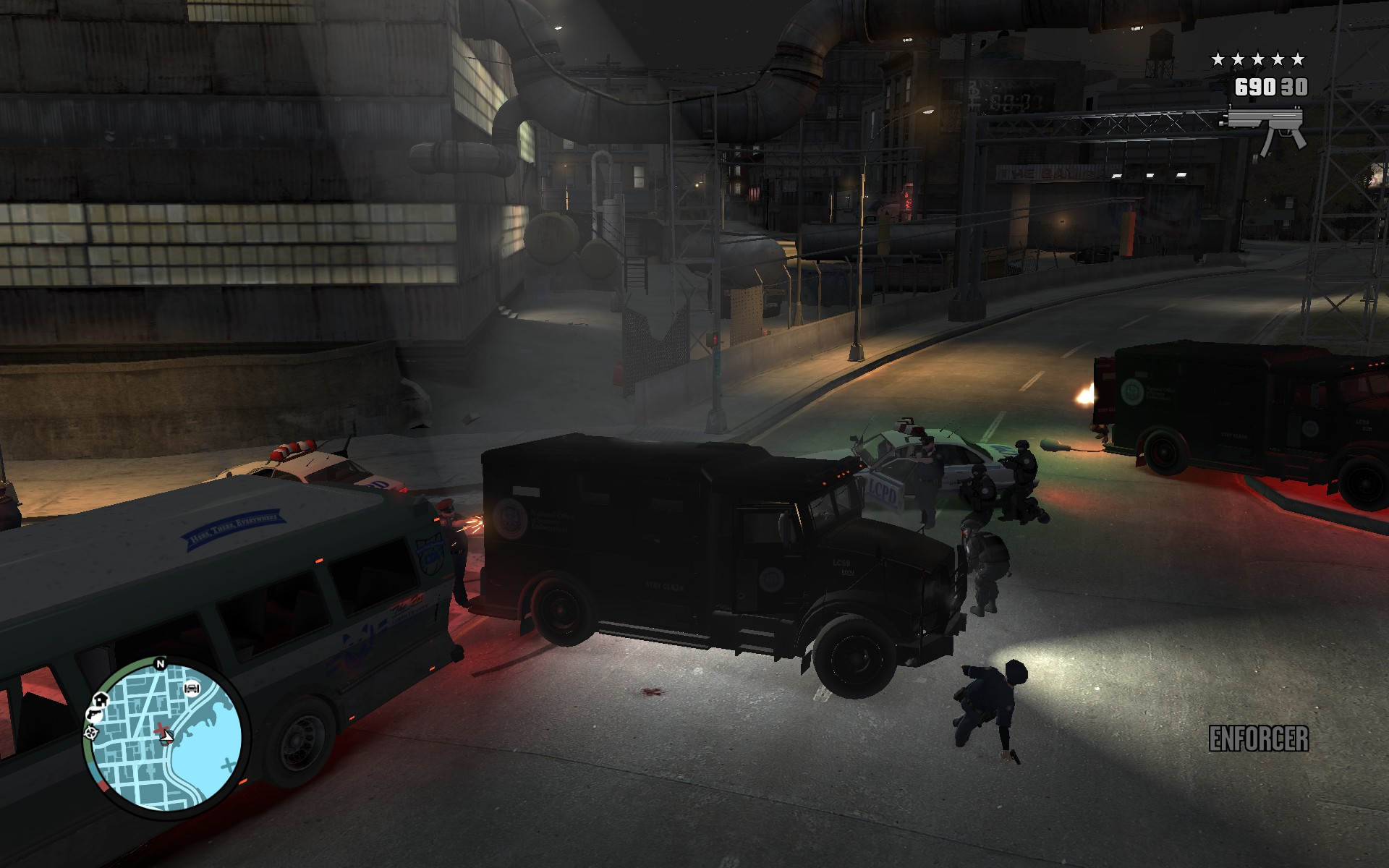This screenshot has height=868, width=1389.
Task: Select the gun shop pistol blip
Action: 94,715
